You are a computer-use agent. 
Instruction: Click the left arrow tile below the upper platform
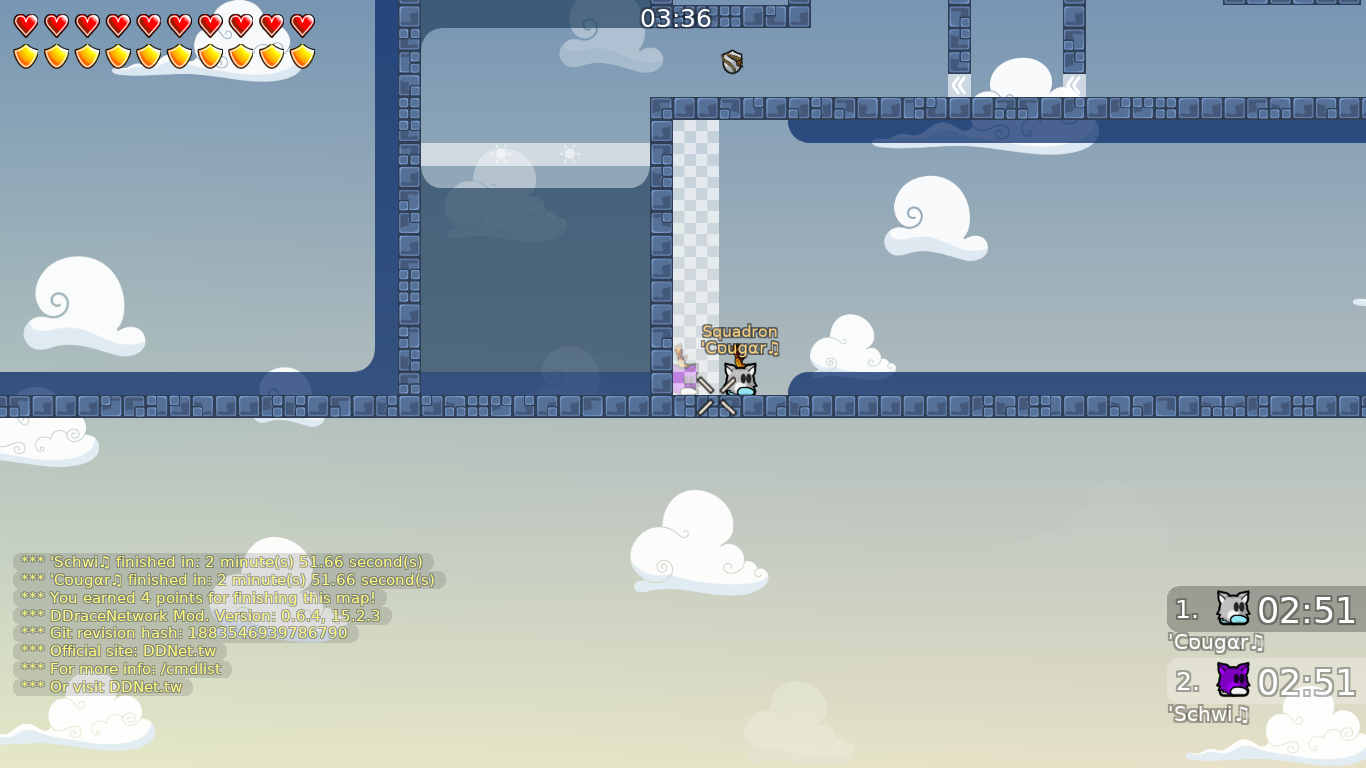(957, 85)
